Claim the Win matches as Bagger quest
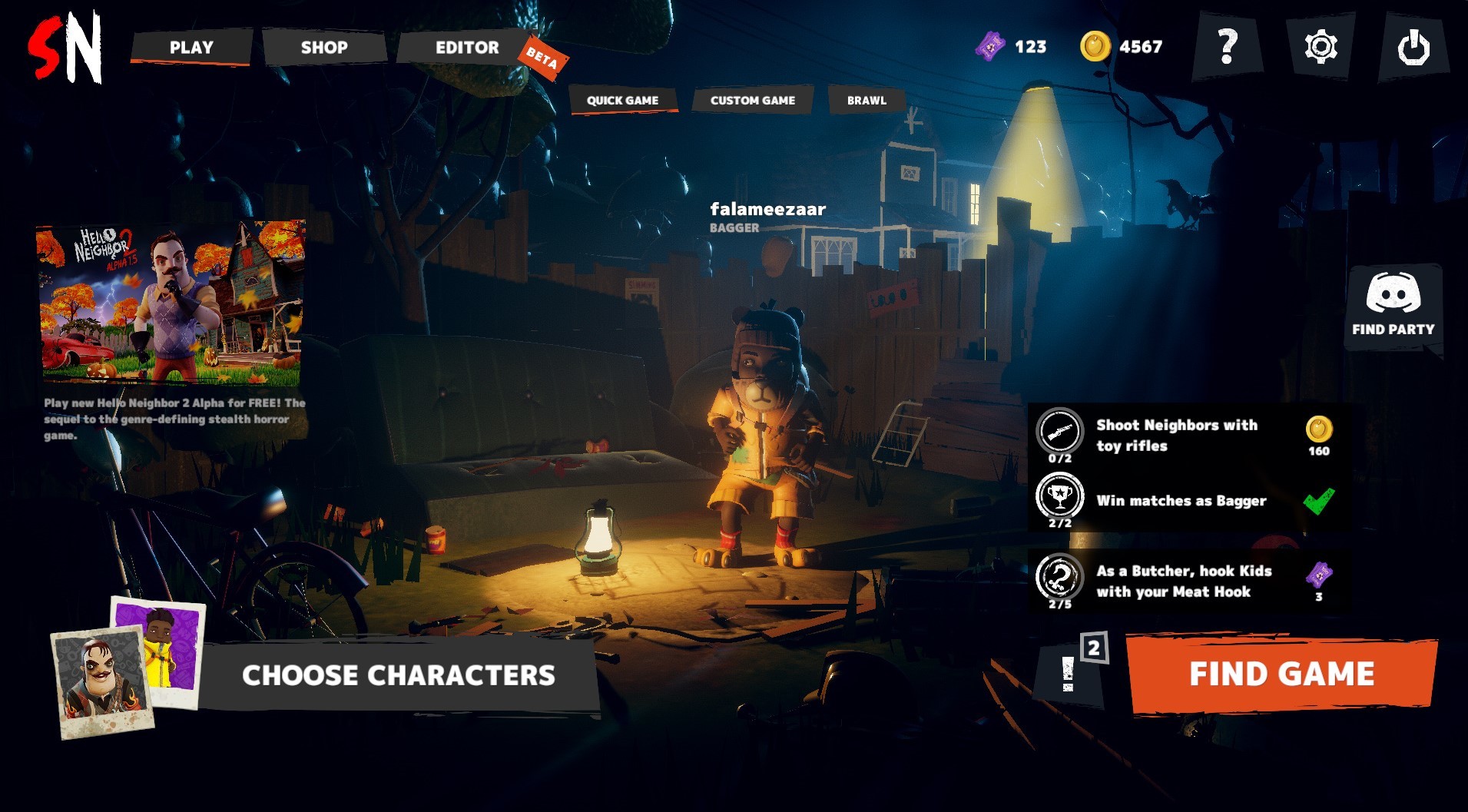 (1318, 502)
